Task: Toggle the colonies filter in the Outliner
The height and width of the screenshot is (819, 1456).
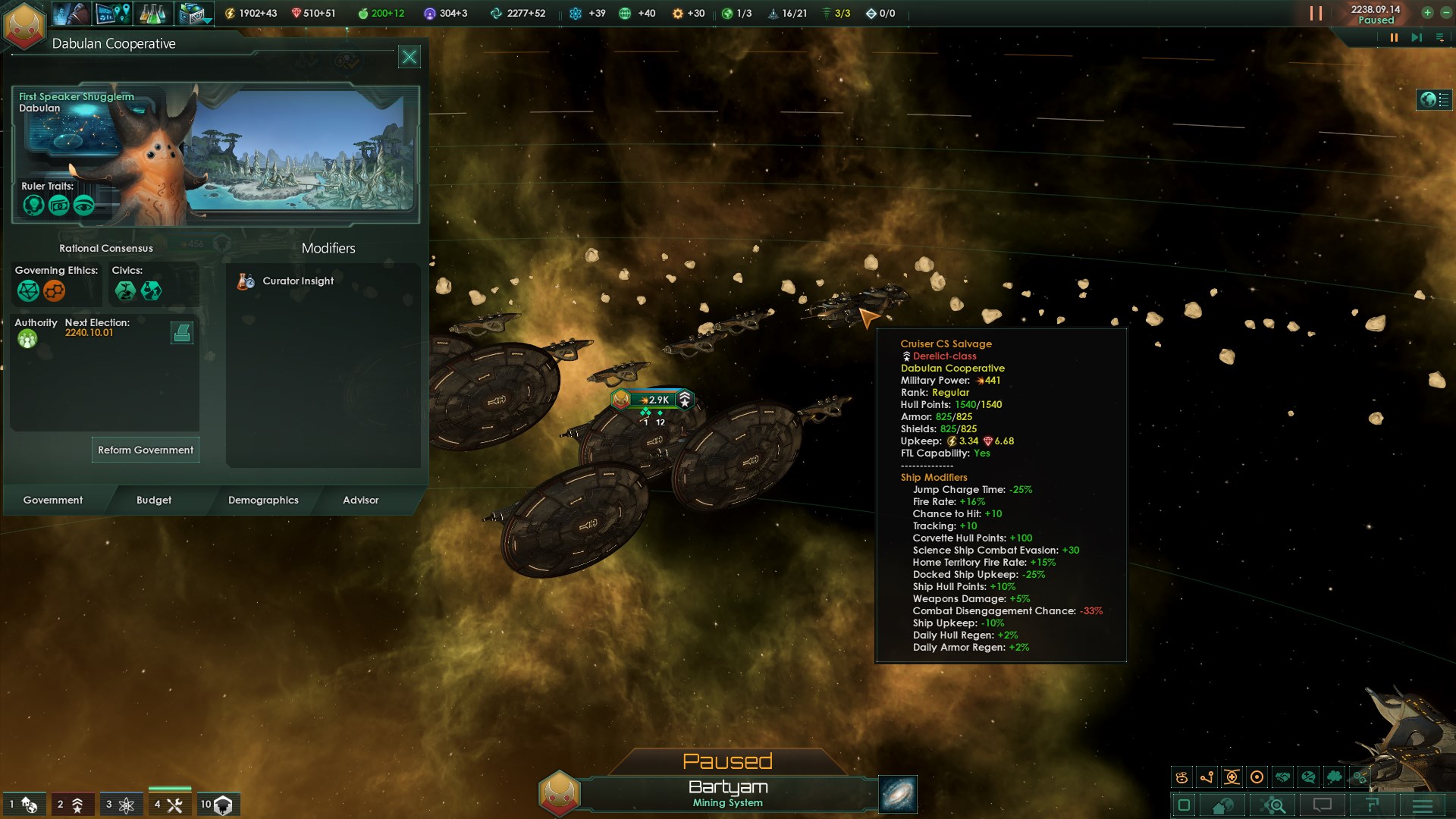Action: pyautogui.click(x=24, y=805)
